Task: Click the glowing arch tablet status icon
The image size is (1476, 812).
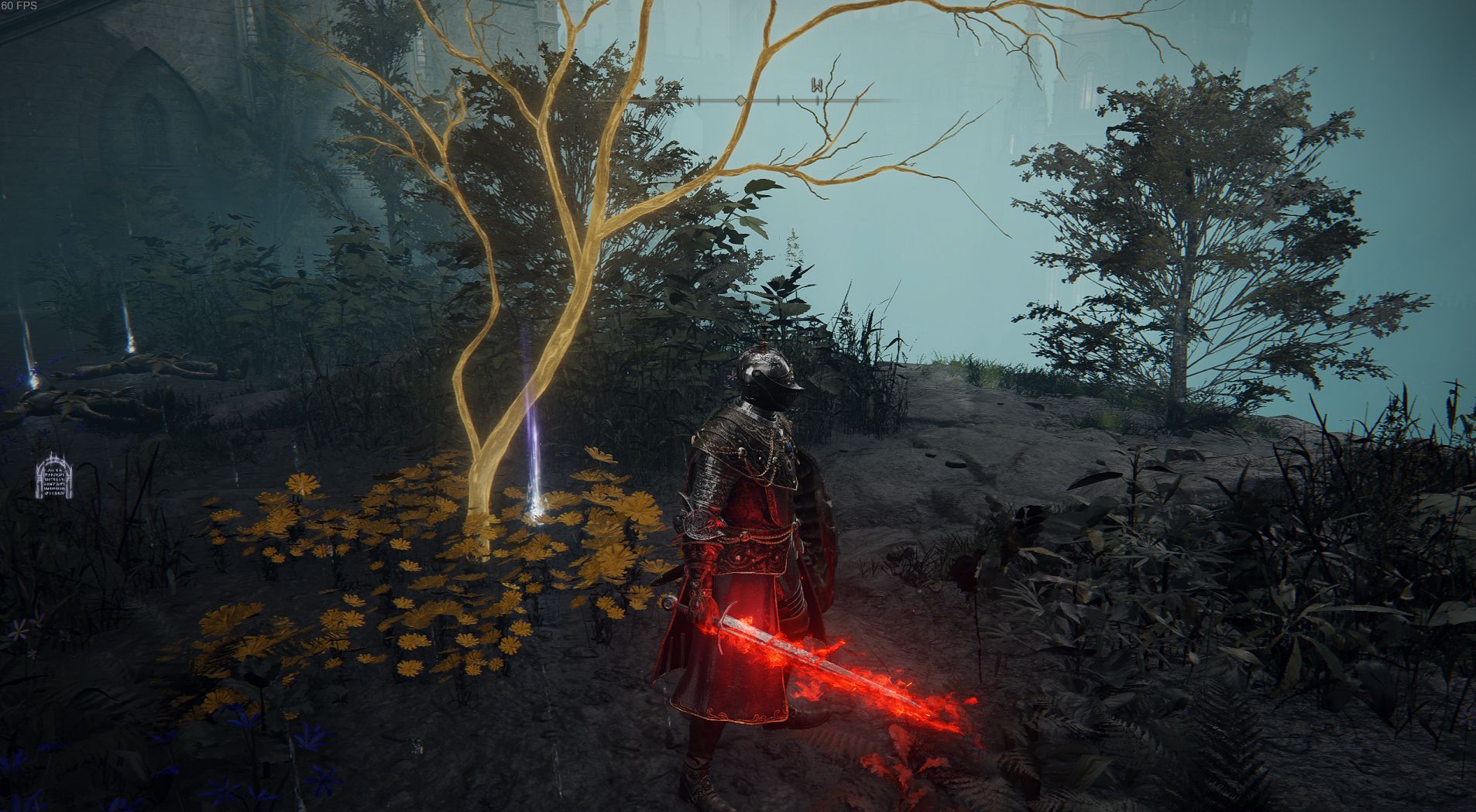Action: pyautogui.click(x=54, y=476)
